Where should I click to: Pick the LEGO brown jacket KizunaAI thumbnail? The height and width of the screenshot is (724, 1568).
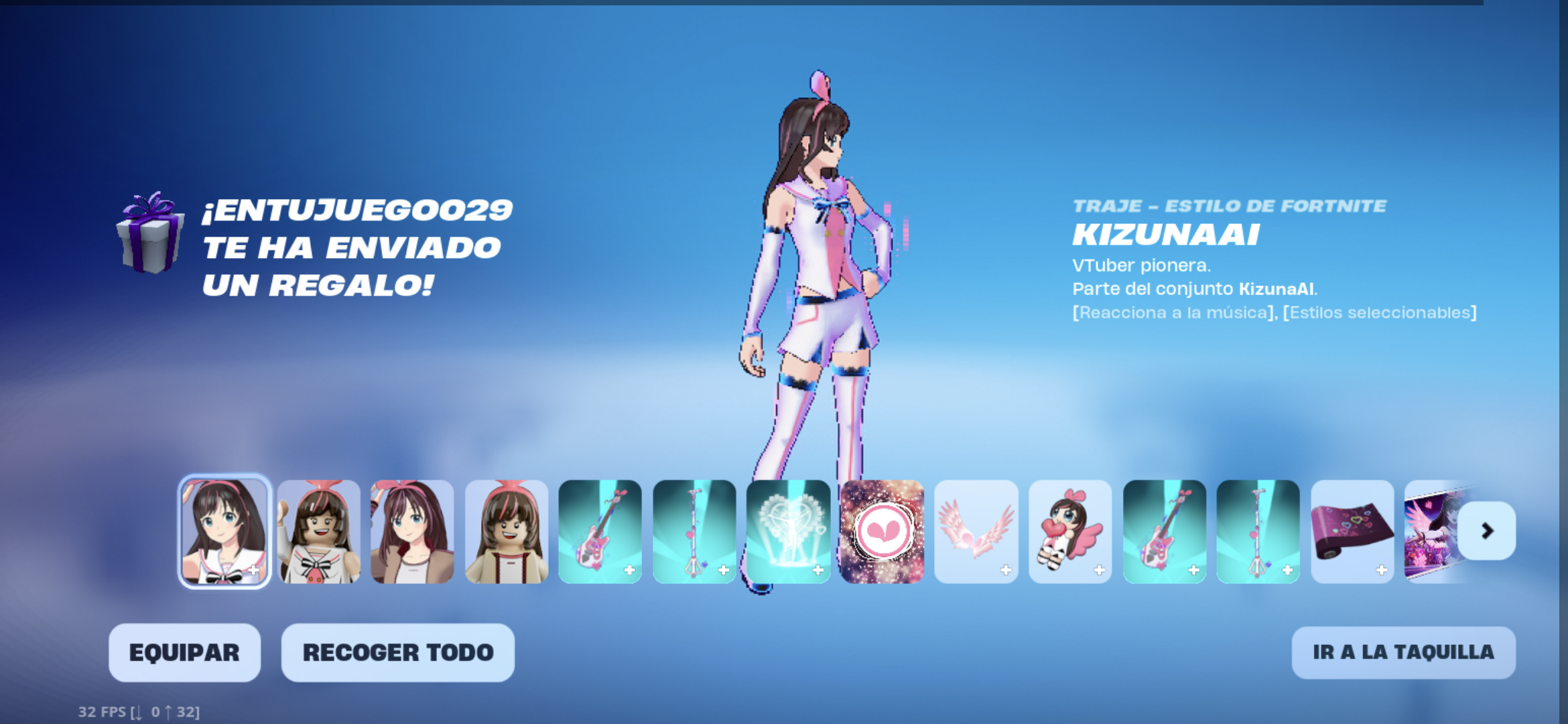coord(506,531)
